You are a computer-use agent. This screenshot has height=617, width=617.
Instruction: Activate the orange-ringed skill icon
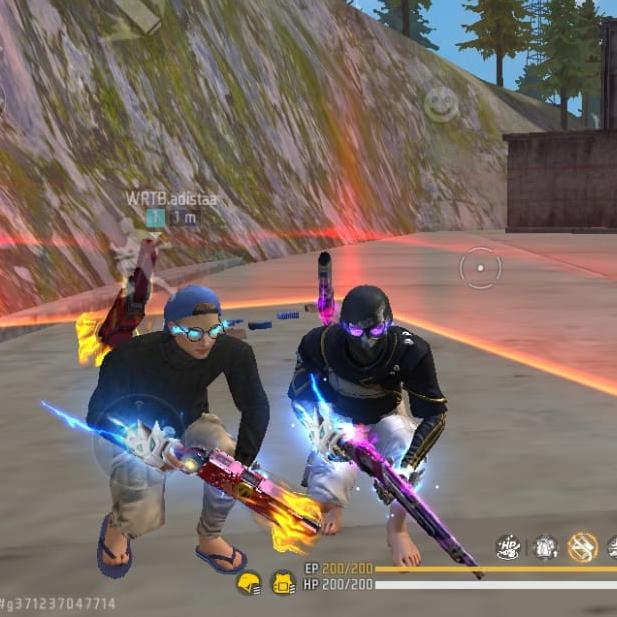(582, 547)
